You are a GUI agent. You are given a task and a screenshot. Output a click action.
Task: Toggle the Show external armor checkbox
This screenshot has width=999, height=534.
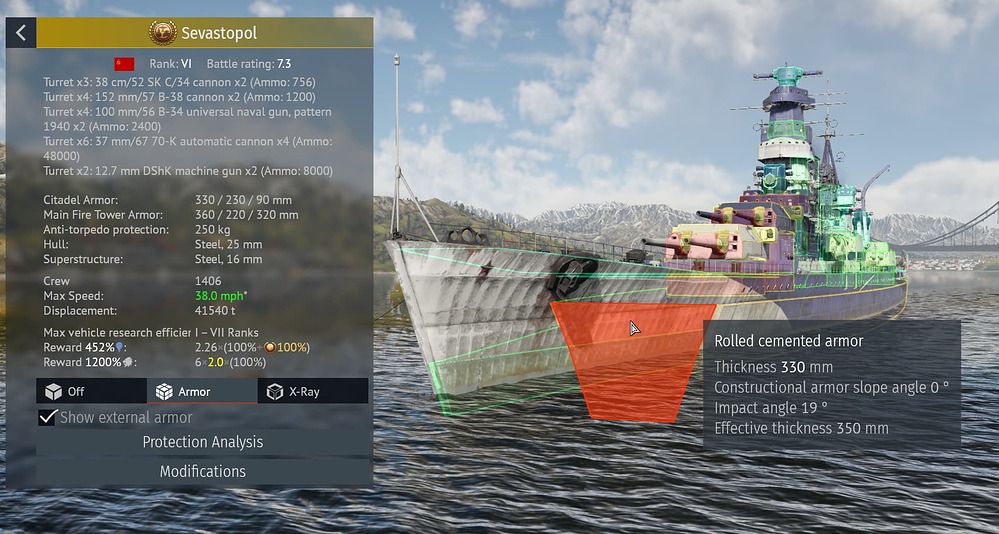pos(47,417)
